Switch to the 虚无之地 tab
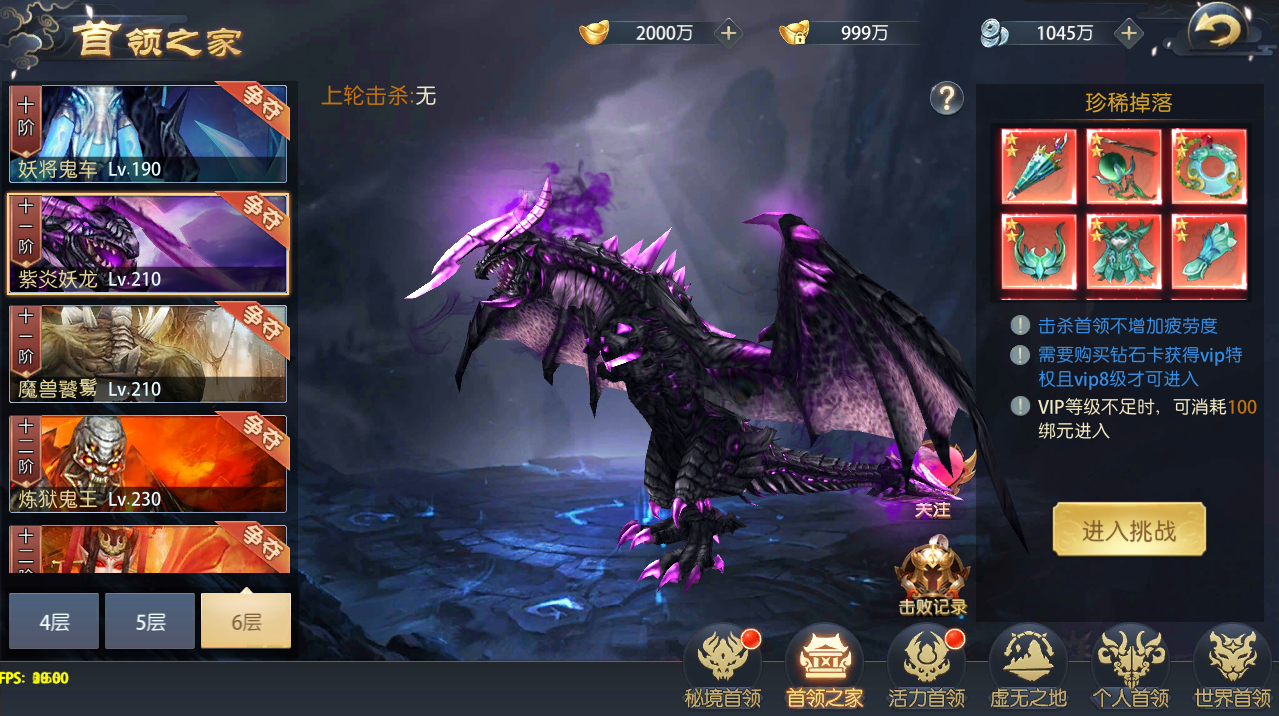 point(1028,667)
